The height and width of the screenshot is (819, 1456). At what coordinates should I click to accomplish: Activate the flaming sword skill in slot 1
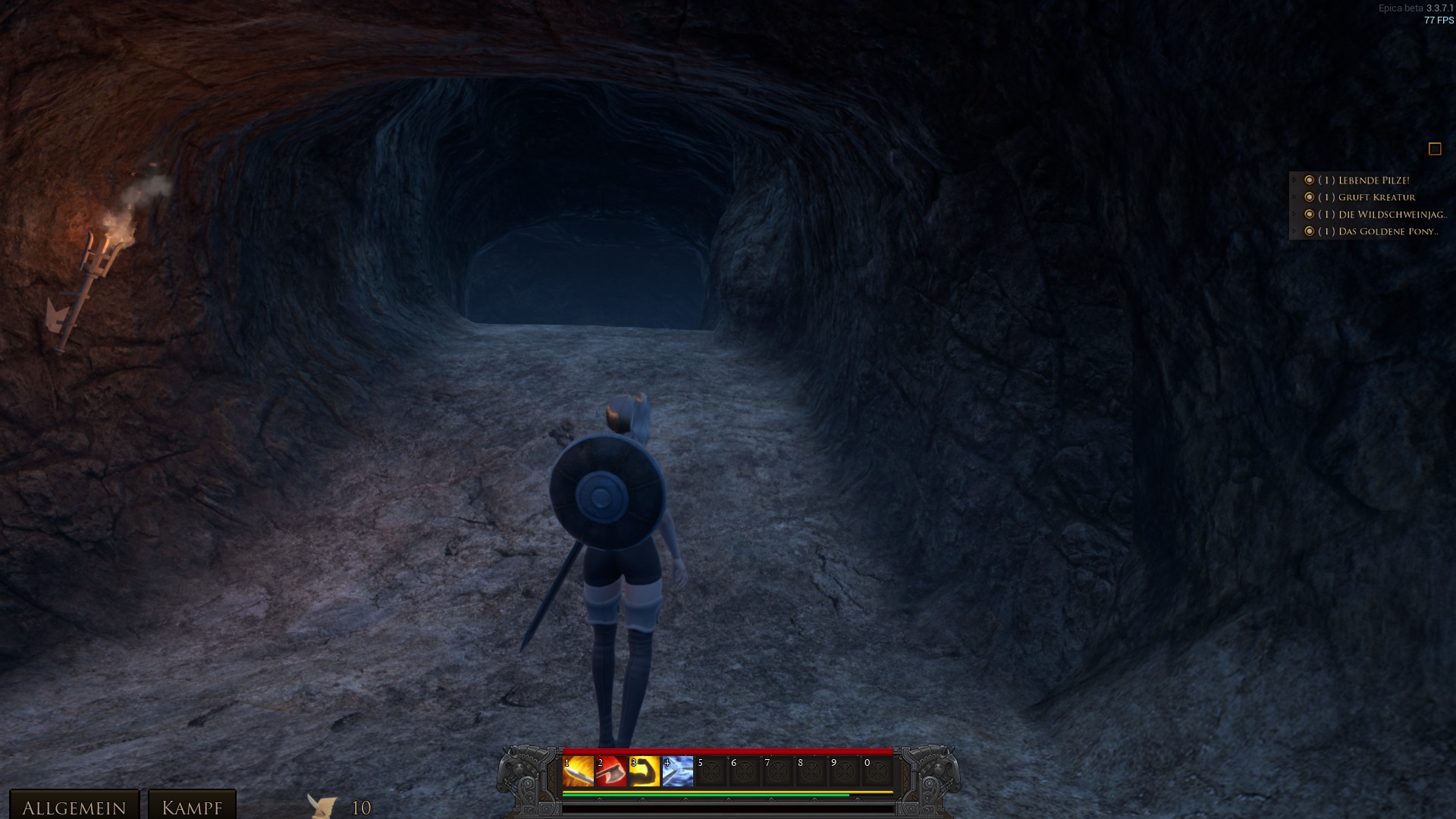click(x=578, y=772)
